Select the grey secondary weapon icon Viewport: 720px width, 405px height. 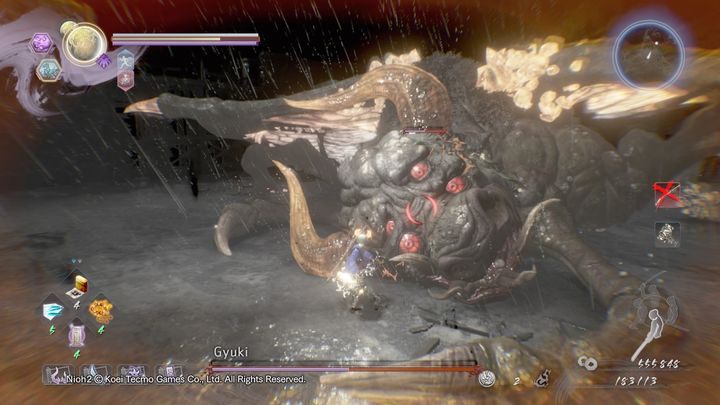(667, 233)
